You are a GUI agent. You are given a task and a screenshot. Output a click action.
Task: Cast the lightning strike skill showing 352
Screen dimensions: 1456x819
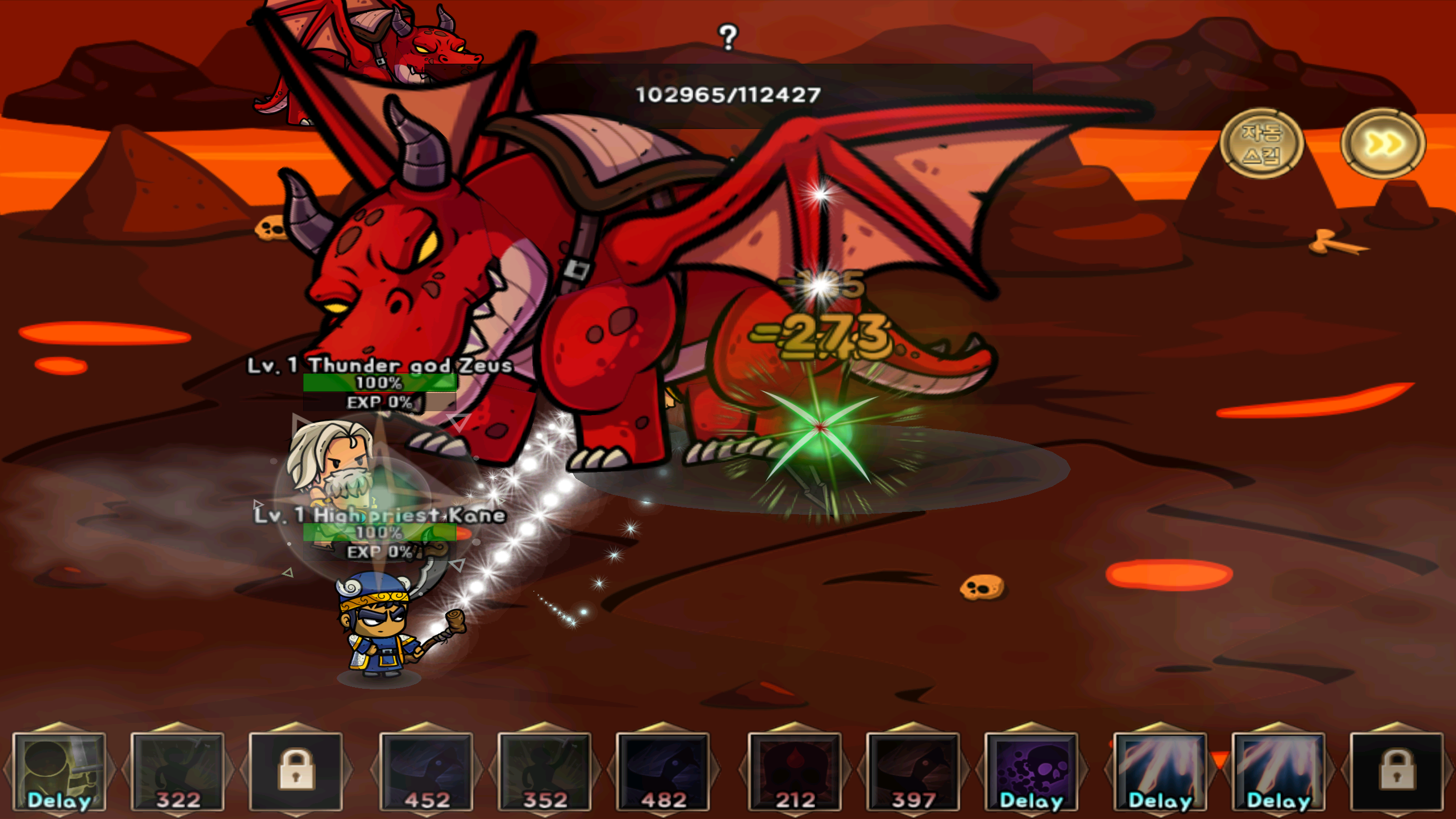546,771
